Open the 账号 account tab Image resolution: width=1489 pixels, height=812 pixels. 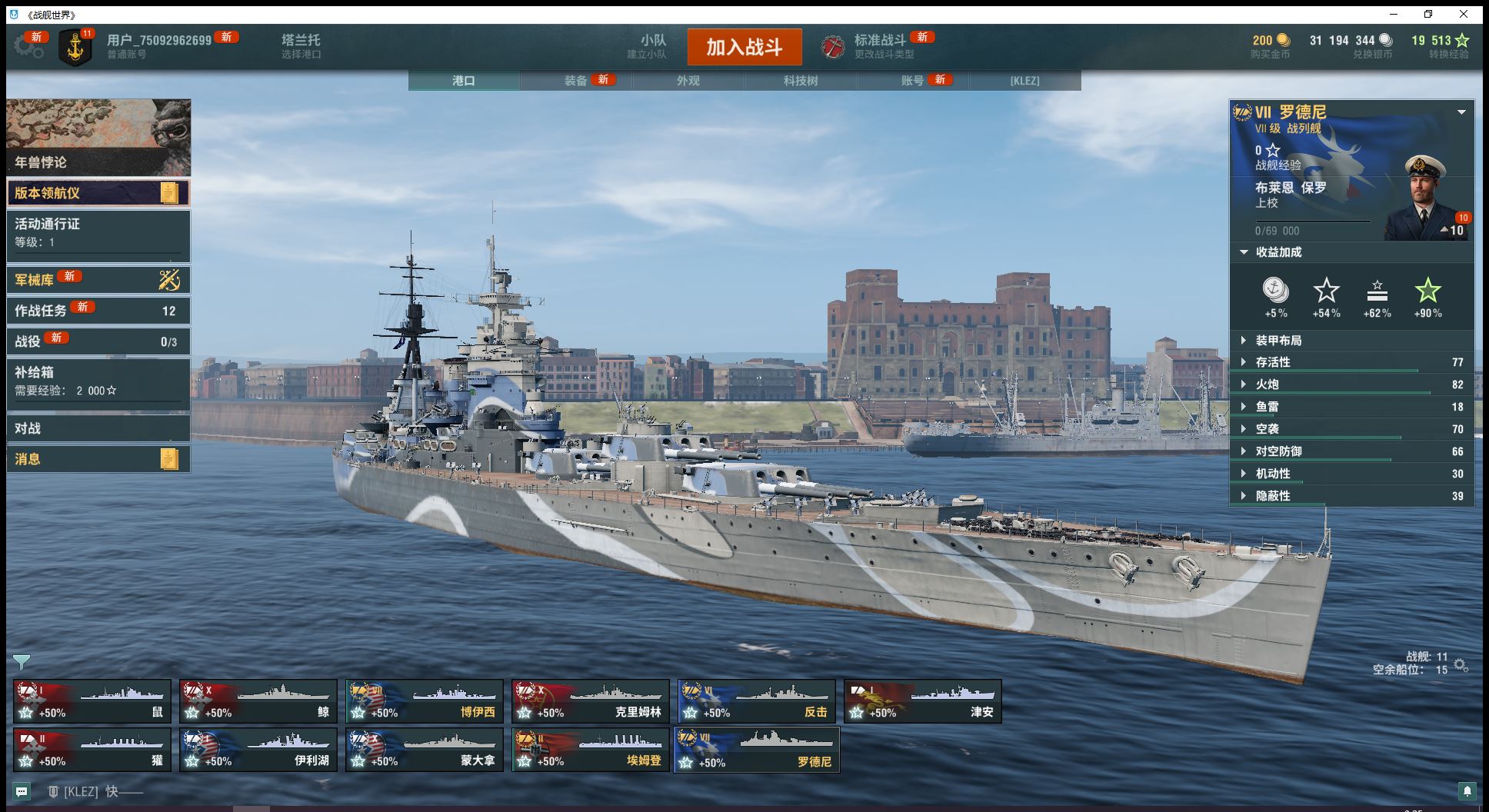[x=913, y=81]
